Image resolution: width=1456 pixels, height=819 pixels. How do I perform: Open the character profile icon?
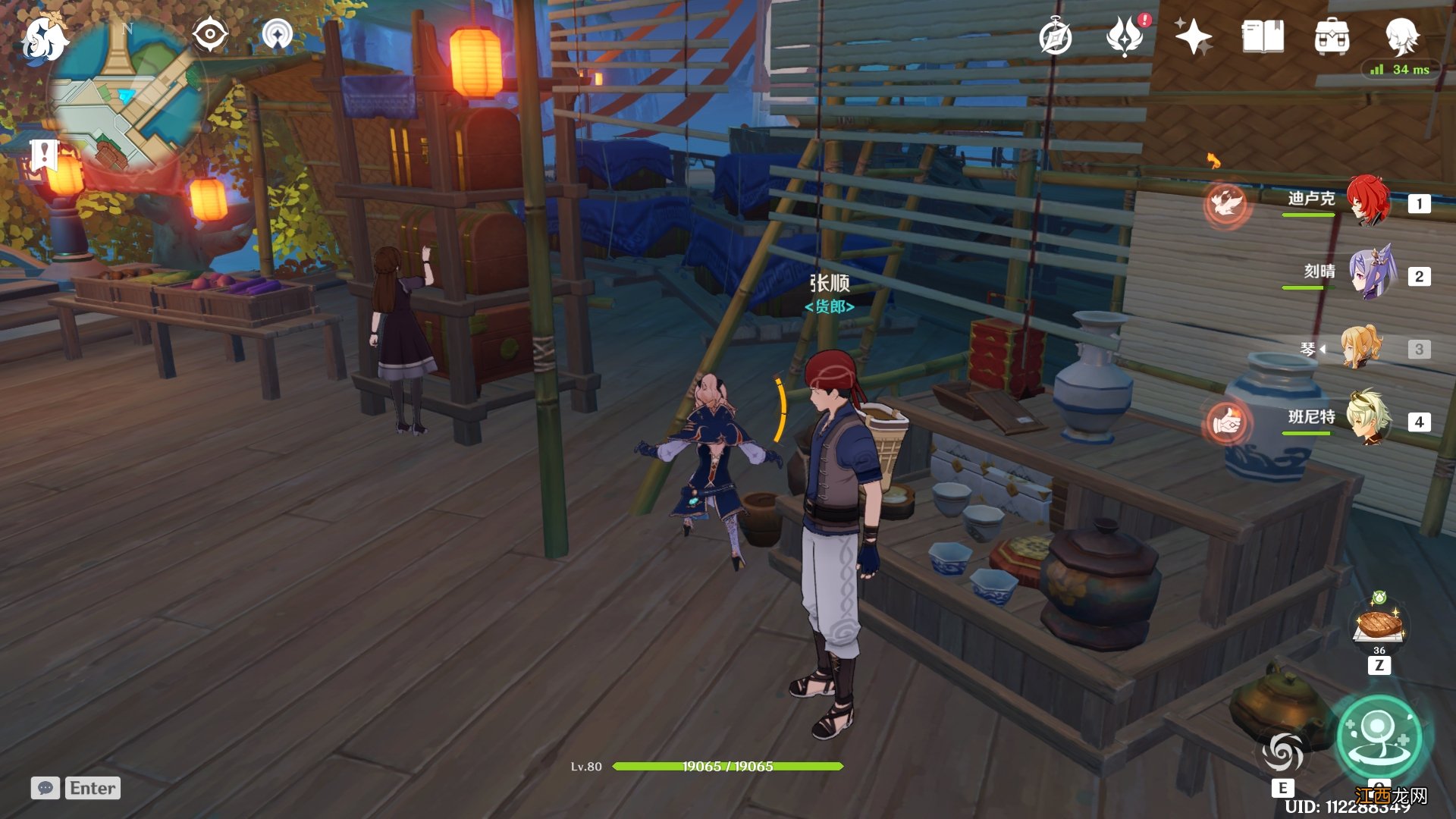(x=1401, y=36)
